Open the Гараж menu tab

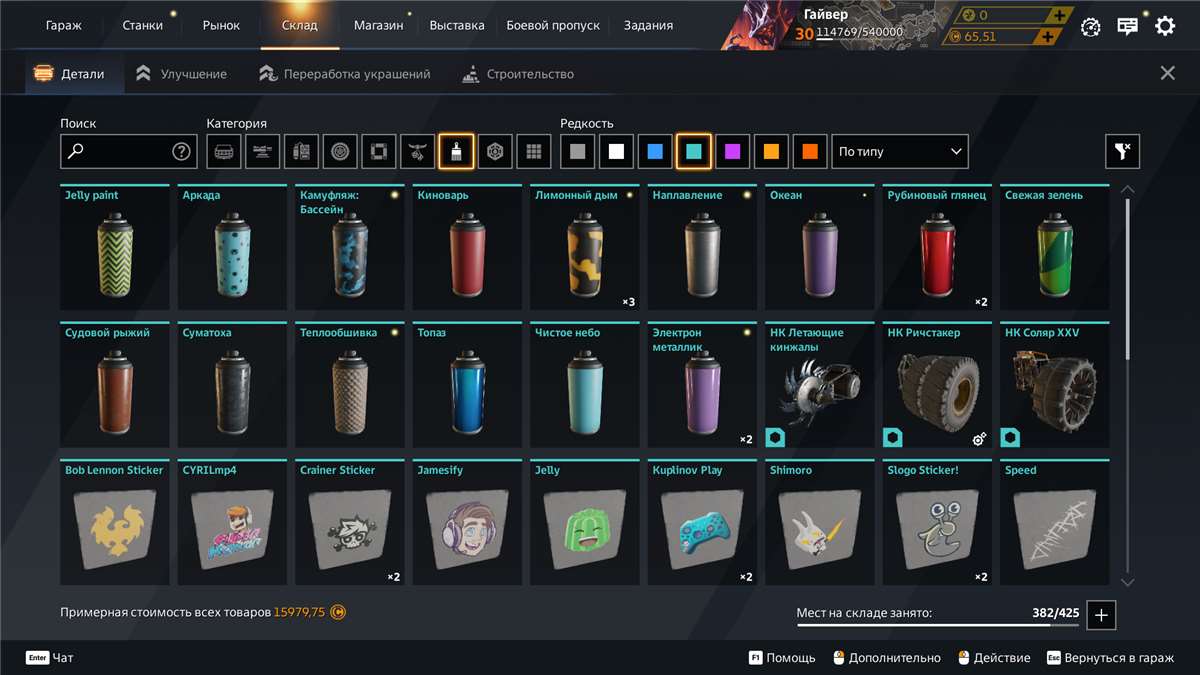point(63,25)
